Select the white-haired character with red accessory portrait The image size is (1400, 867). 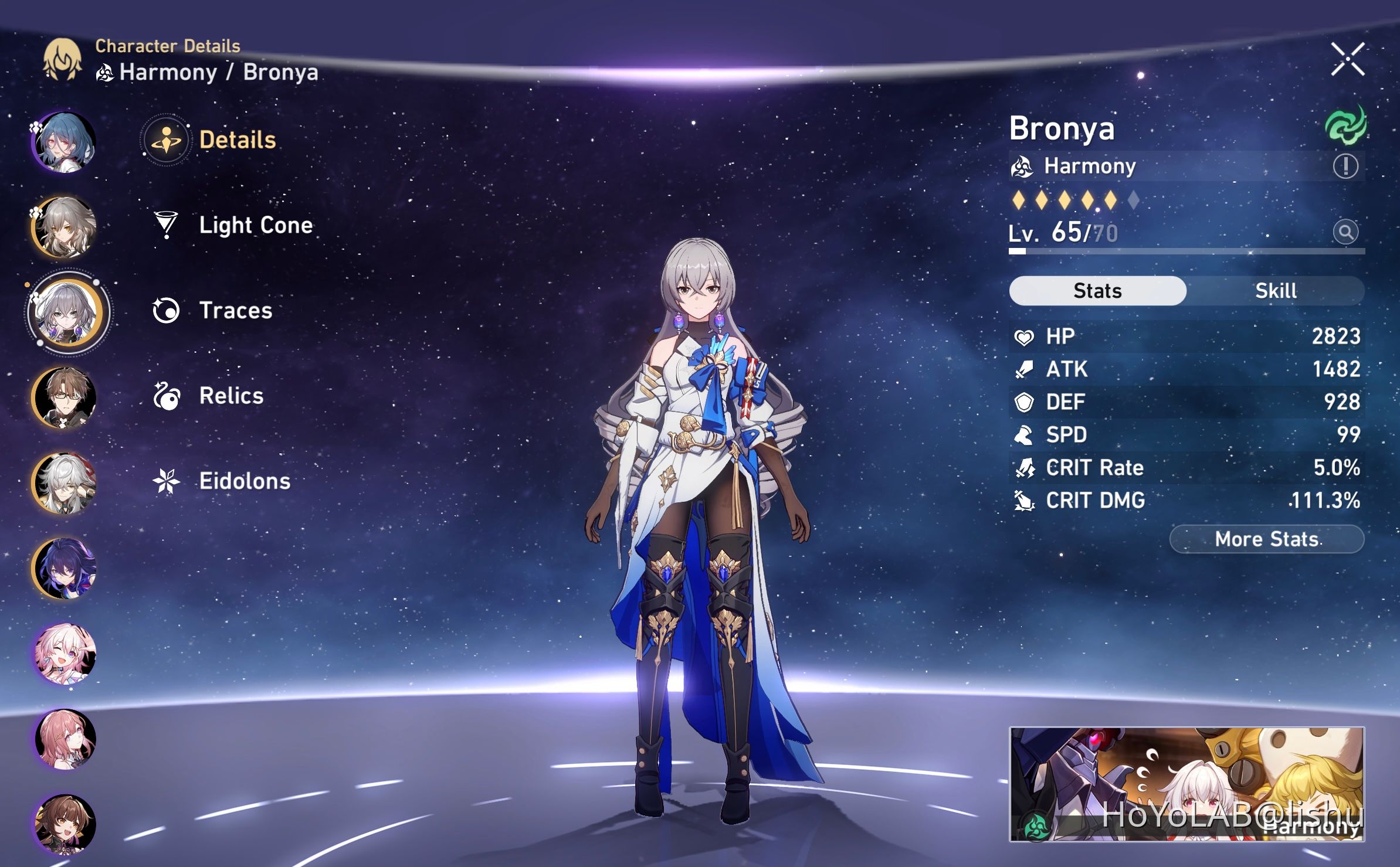point(65,483)
